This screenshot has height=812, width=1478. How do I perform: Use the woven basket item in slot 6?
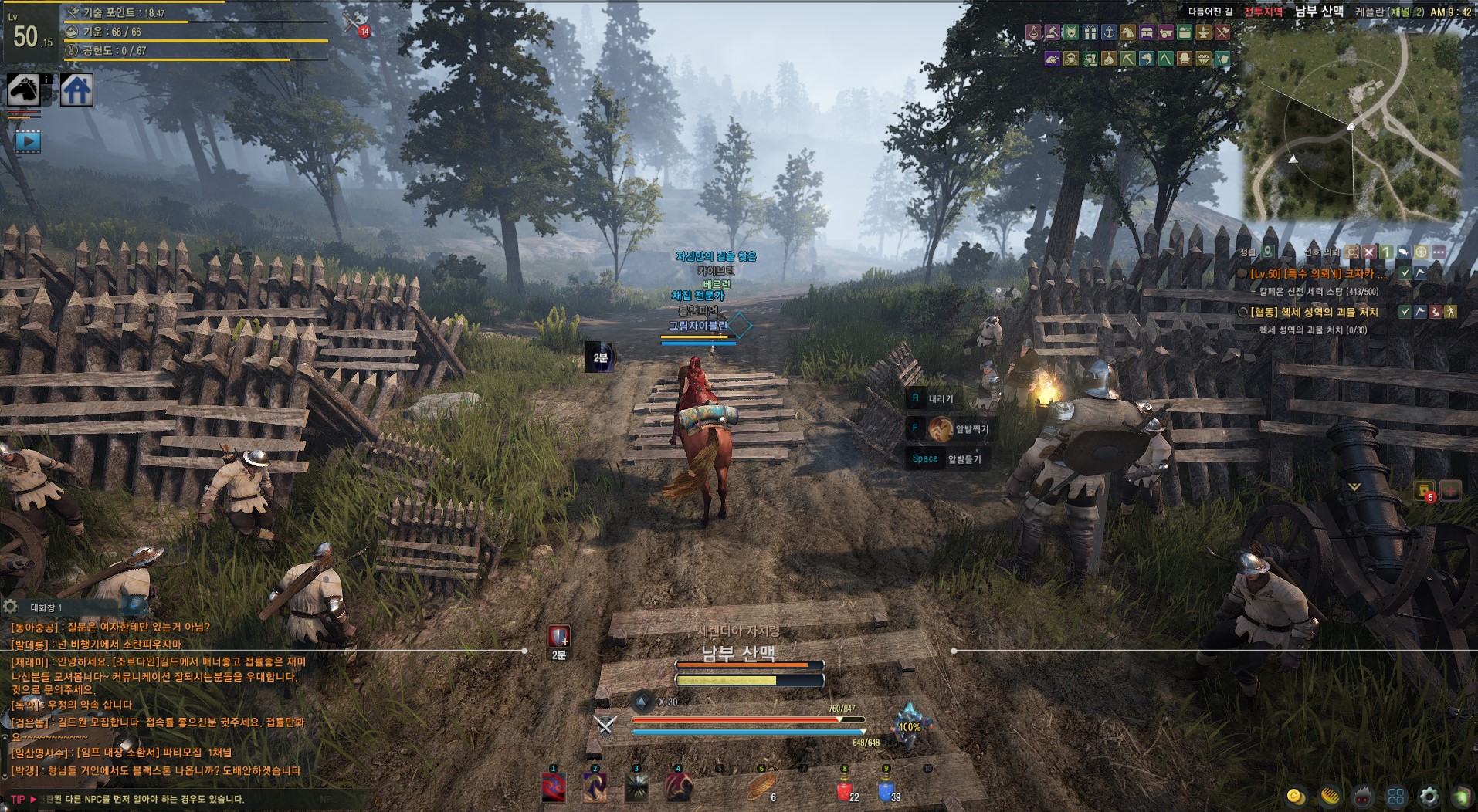761,788
